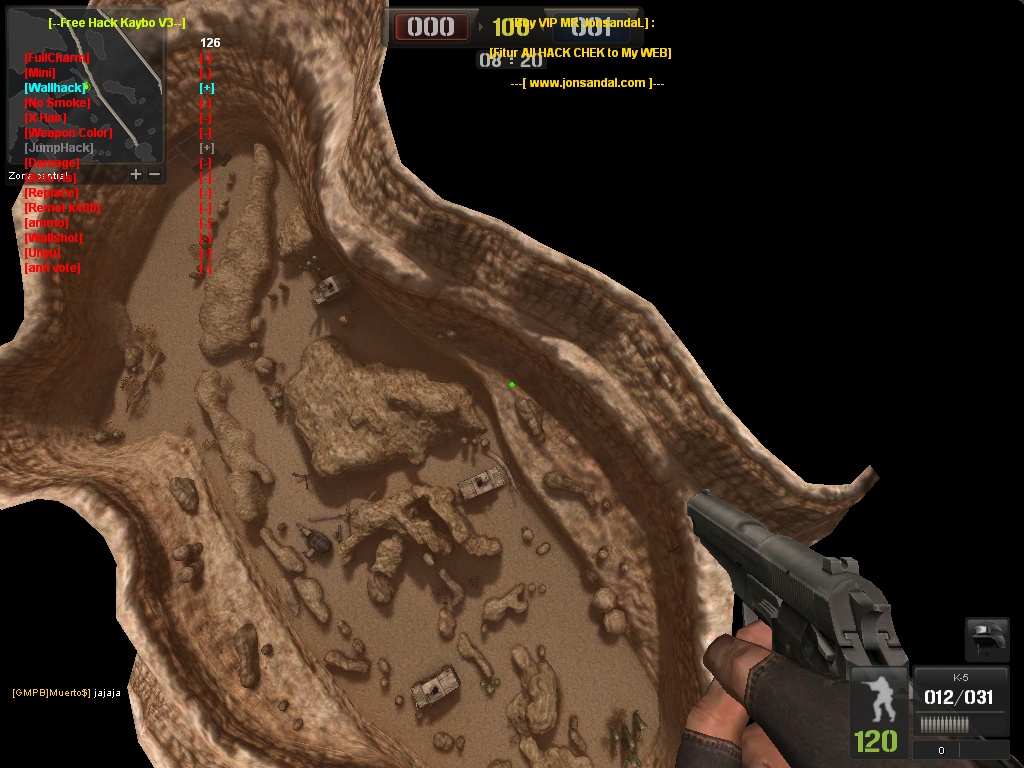Click the helmet equipment icon
1024x768 pixels.
986,639
